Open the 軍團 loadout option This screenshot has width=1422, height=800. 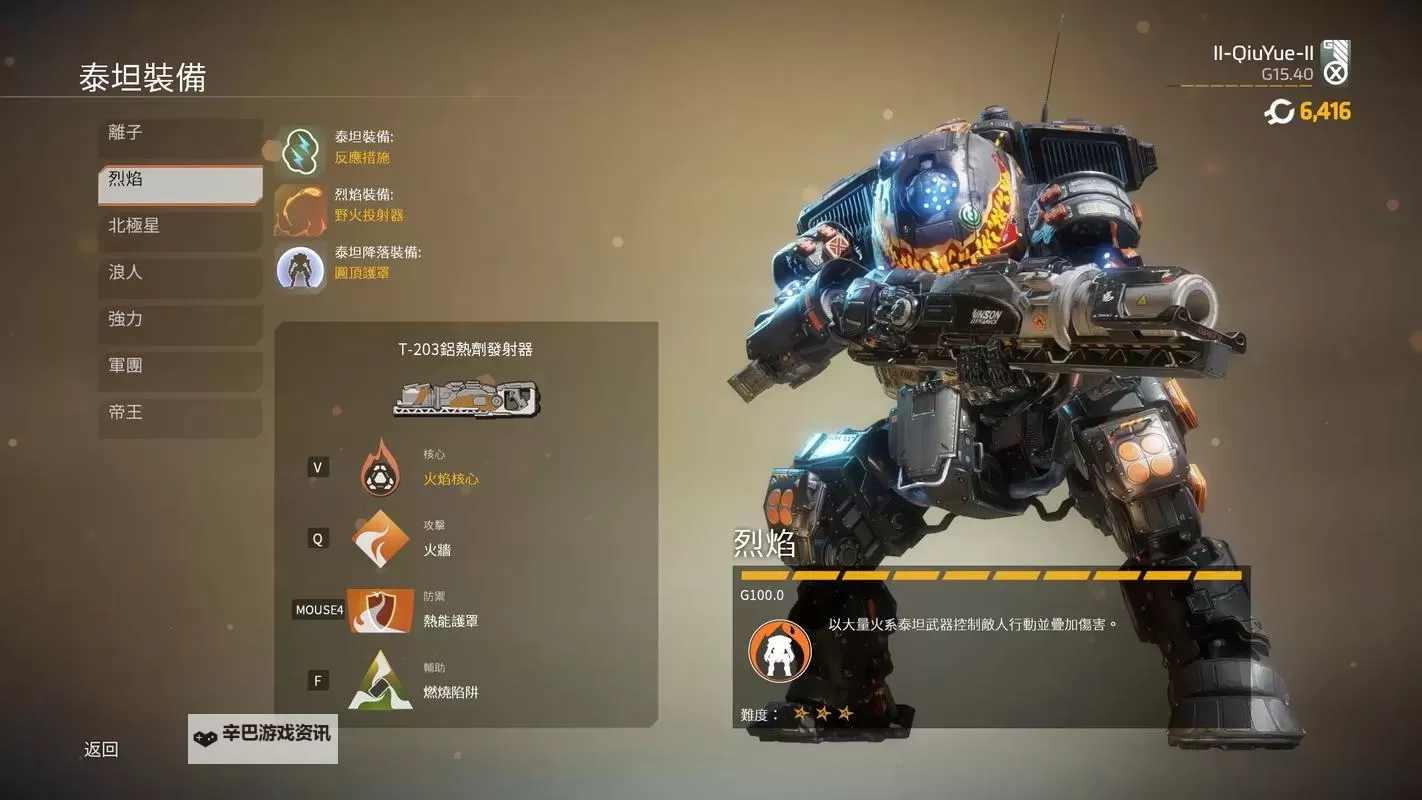pyautogui.click(x=180, y=365)
